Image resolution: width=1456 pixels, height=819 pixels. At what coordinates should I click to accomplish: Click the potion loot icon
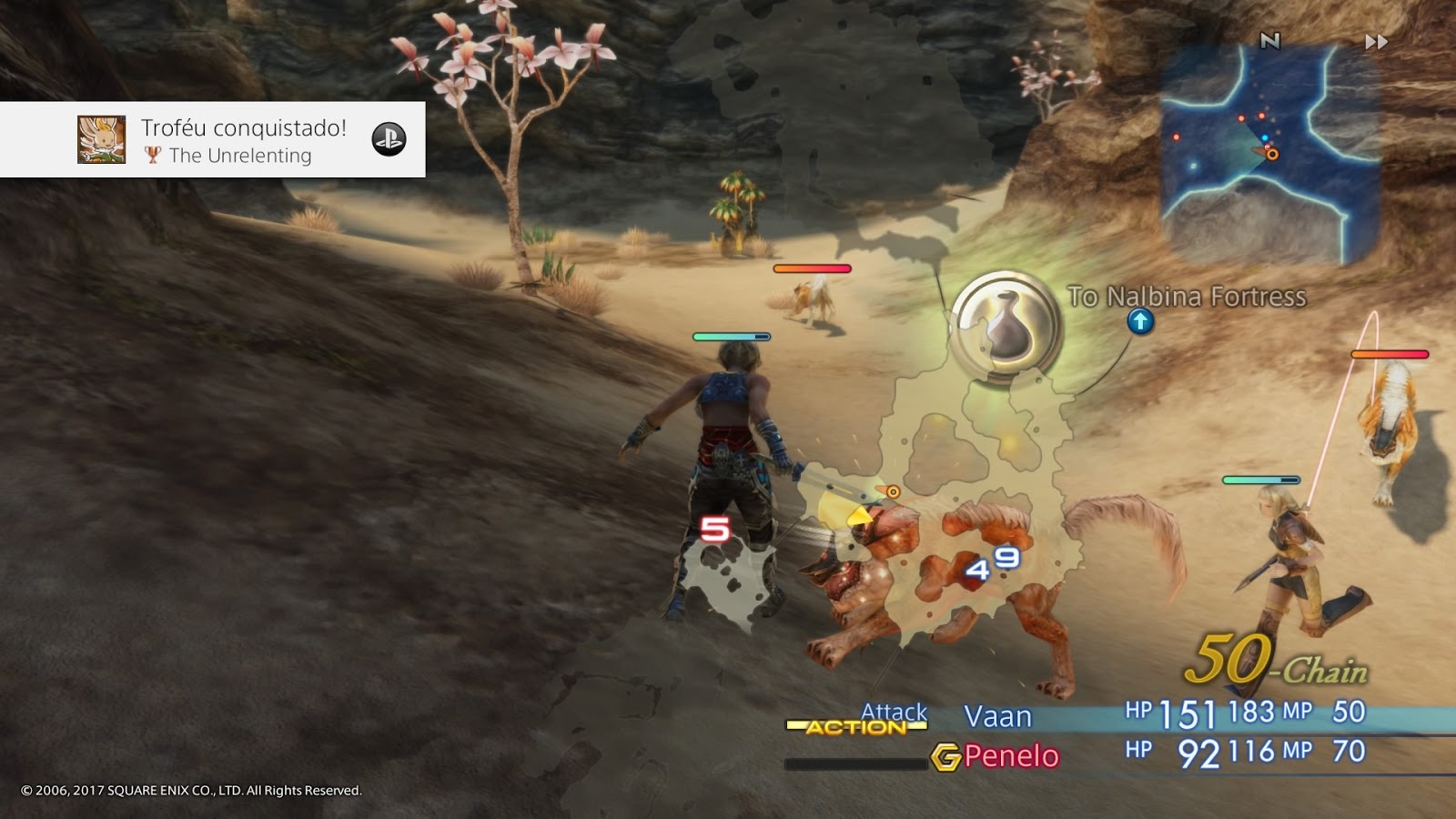[x=1006, y=325]
